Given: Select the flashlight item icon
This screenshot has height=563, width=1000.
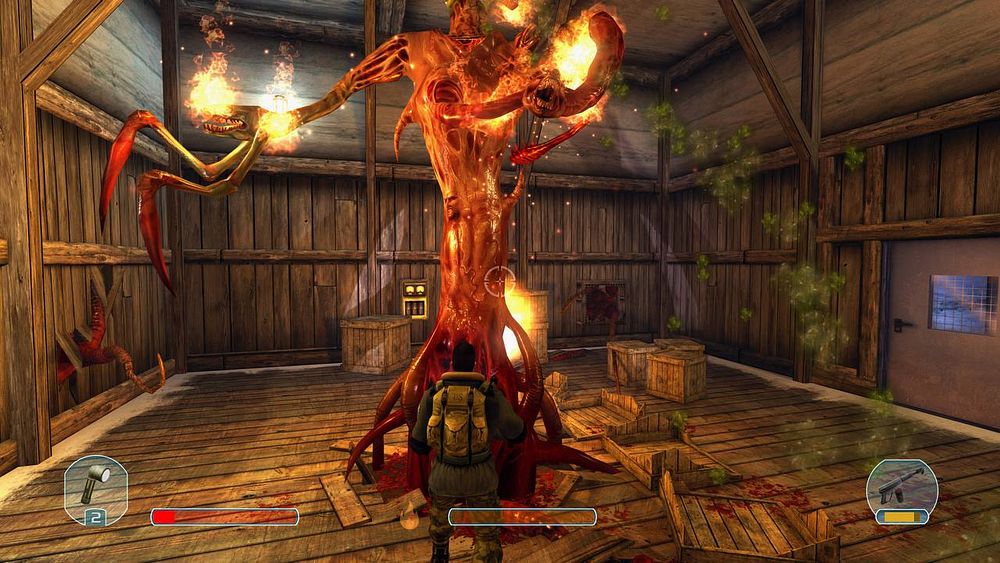Looking at the screenshot, I should [95, 487].
